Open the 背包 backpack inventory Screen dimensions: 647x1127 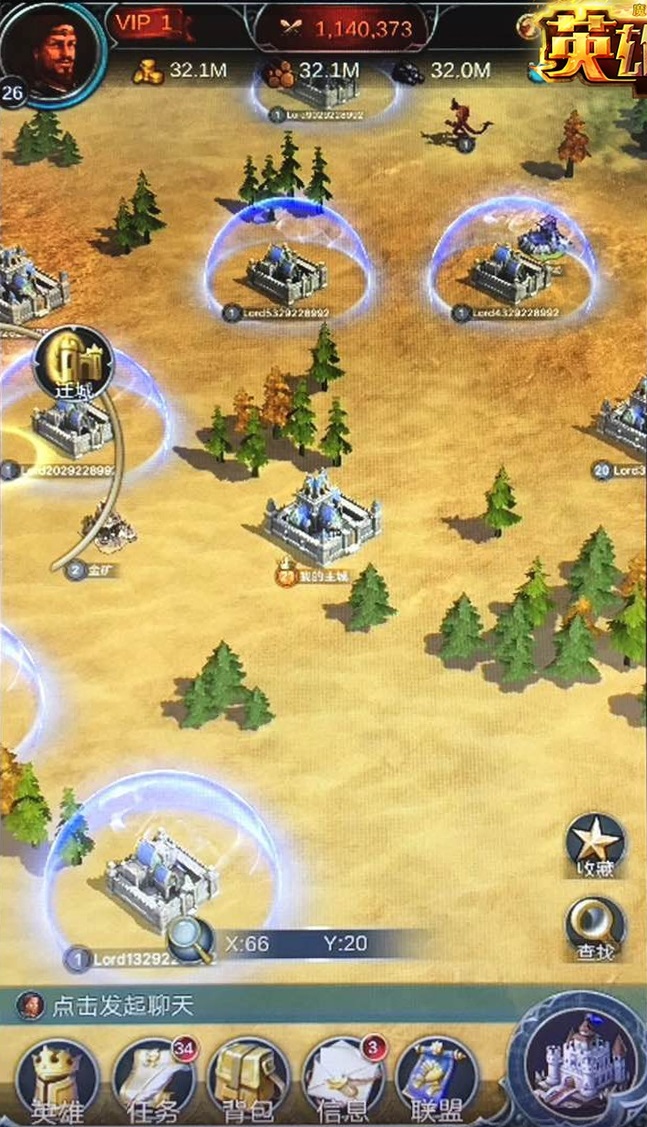click(248, 1078)
